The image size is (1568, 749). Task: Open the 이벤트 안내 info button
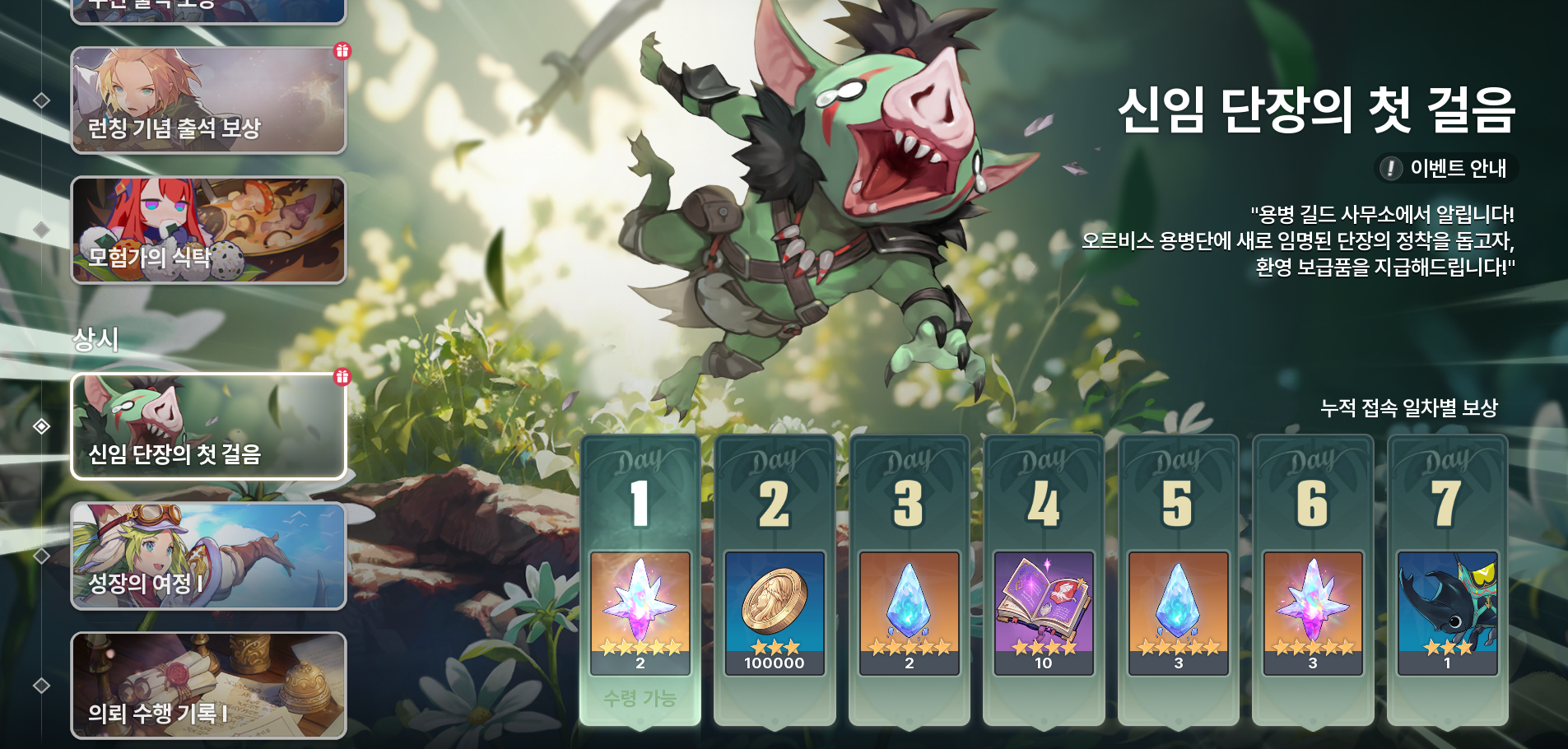[1448, 169]
